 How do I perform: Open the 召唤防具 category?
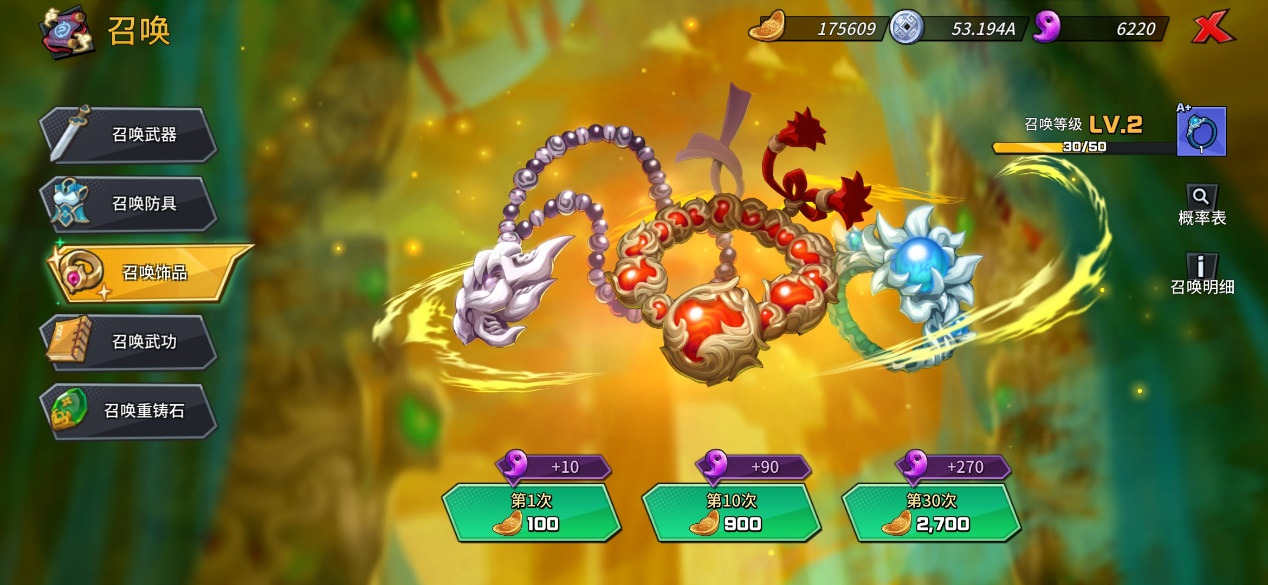coord(130,204)
